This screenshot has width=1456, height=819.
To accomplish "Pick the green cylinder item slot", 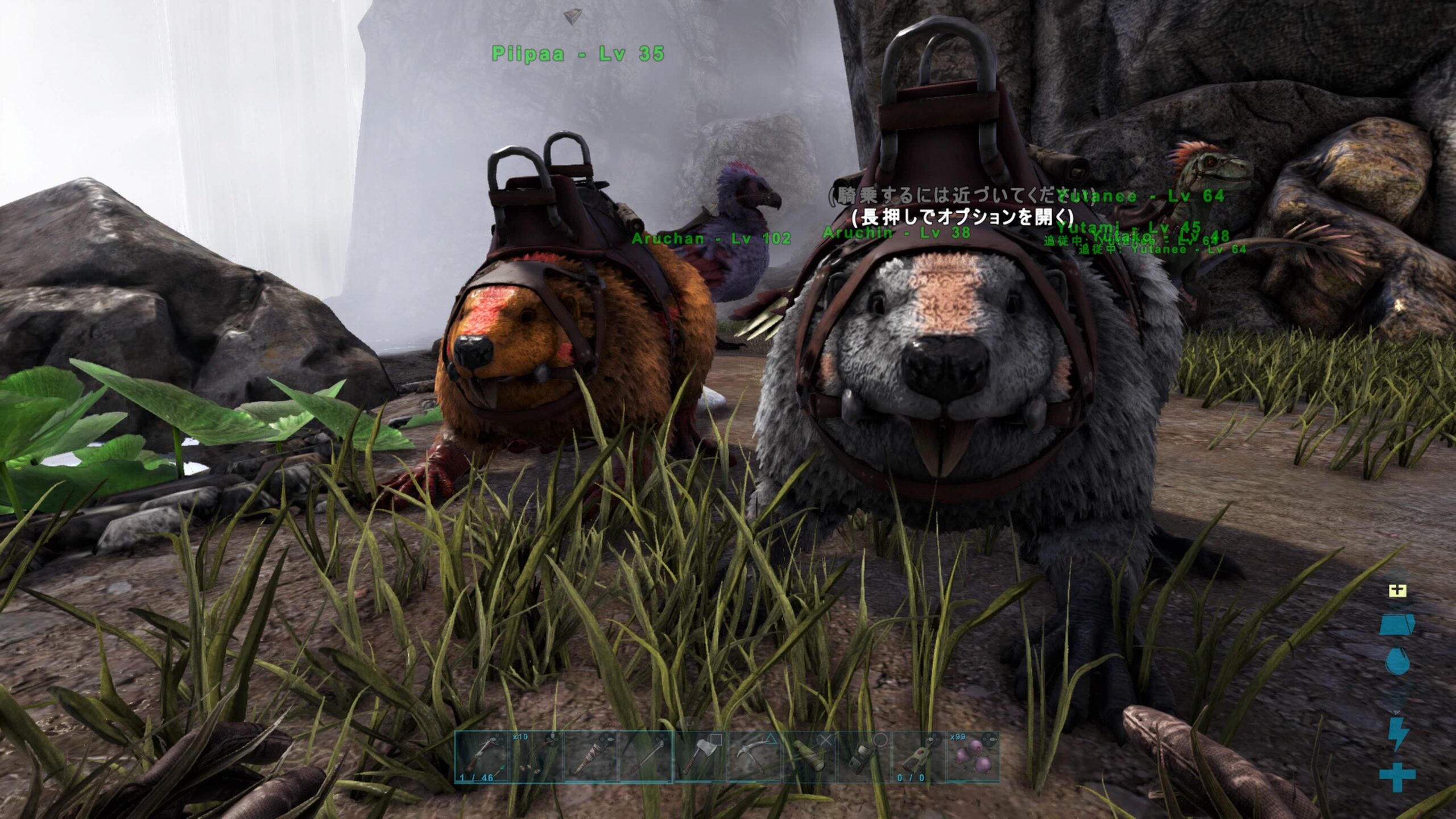I will coord(809,756).
